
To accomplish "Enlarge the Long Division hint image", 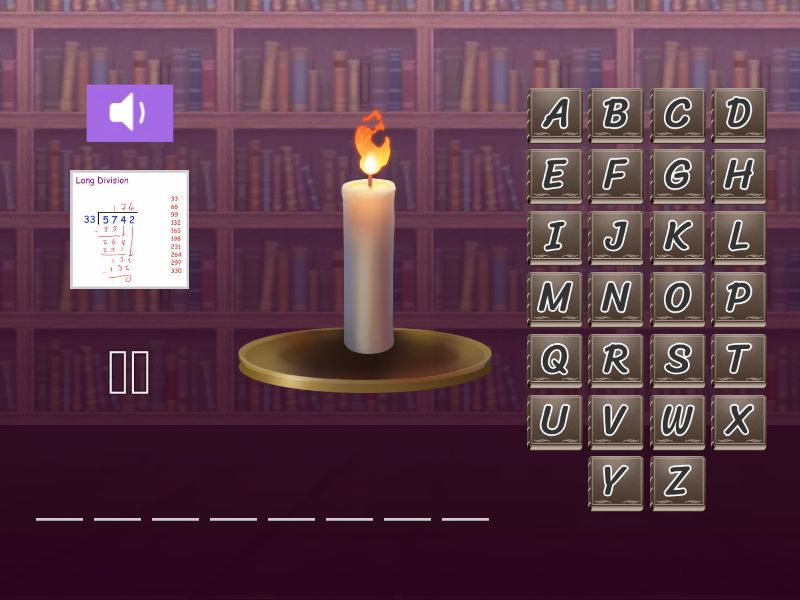I will point(129,229).
